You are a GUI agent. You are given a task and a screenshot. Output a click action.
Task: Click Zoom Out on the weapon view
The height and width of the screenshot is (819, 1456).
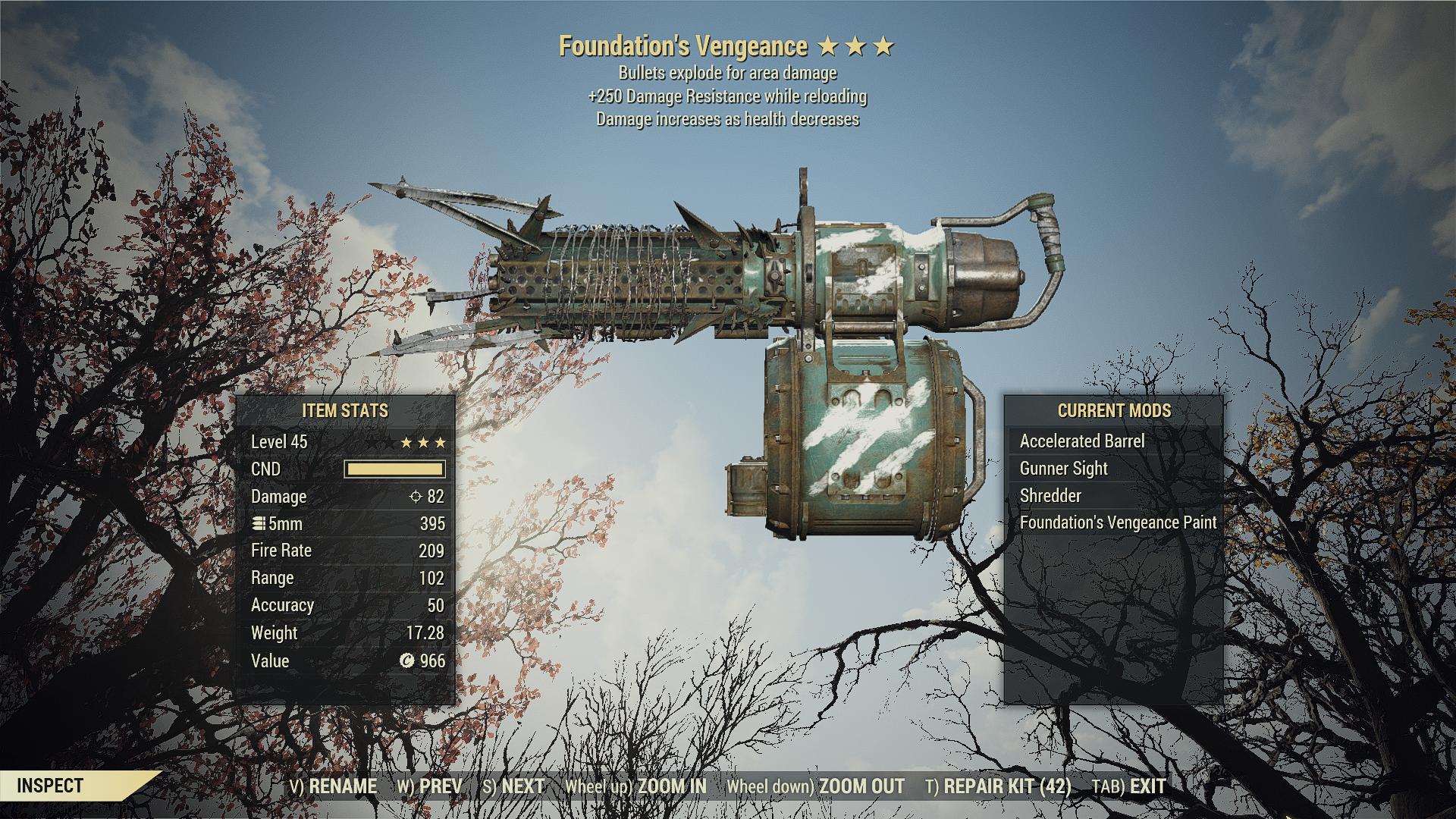click(815, 786)
